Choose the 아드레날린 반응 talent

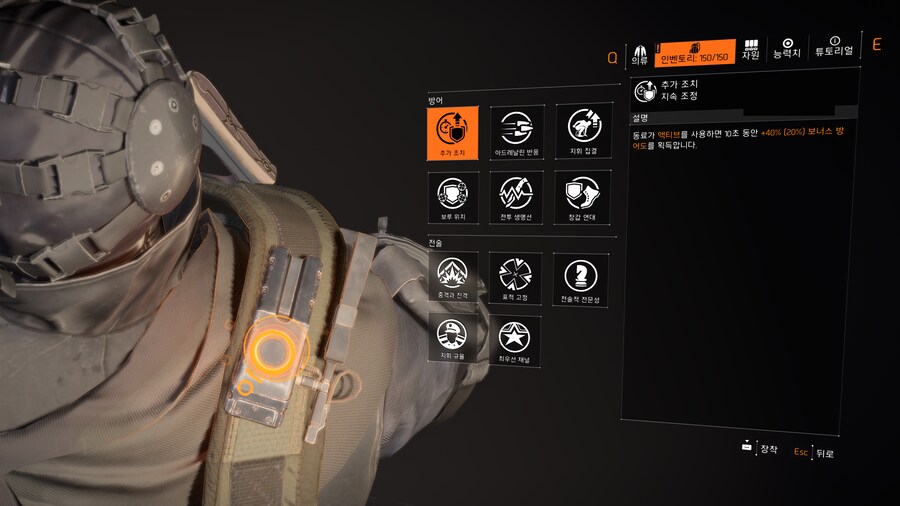pos(517,132)
